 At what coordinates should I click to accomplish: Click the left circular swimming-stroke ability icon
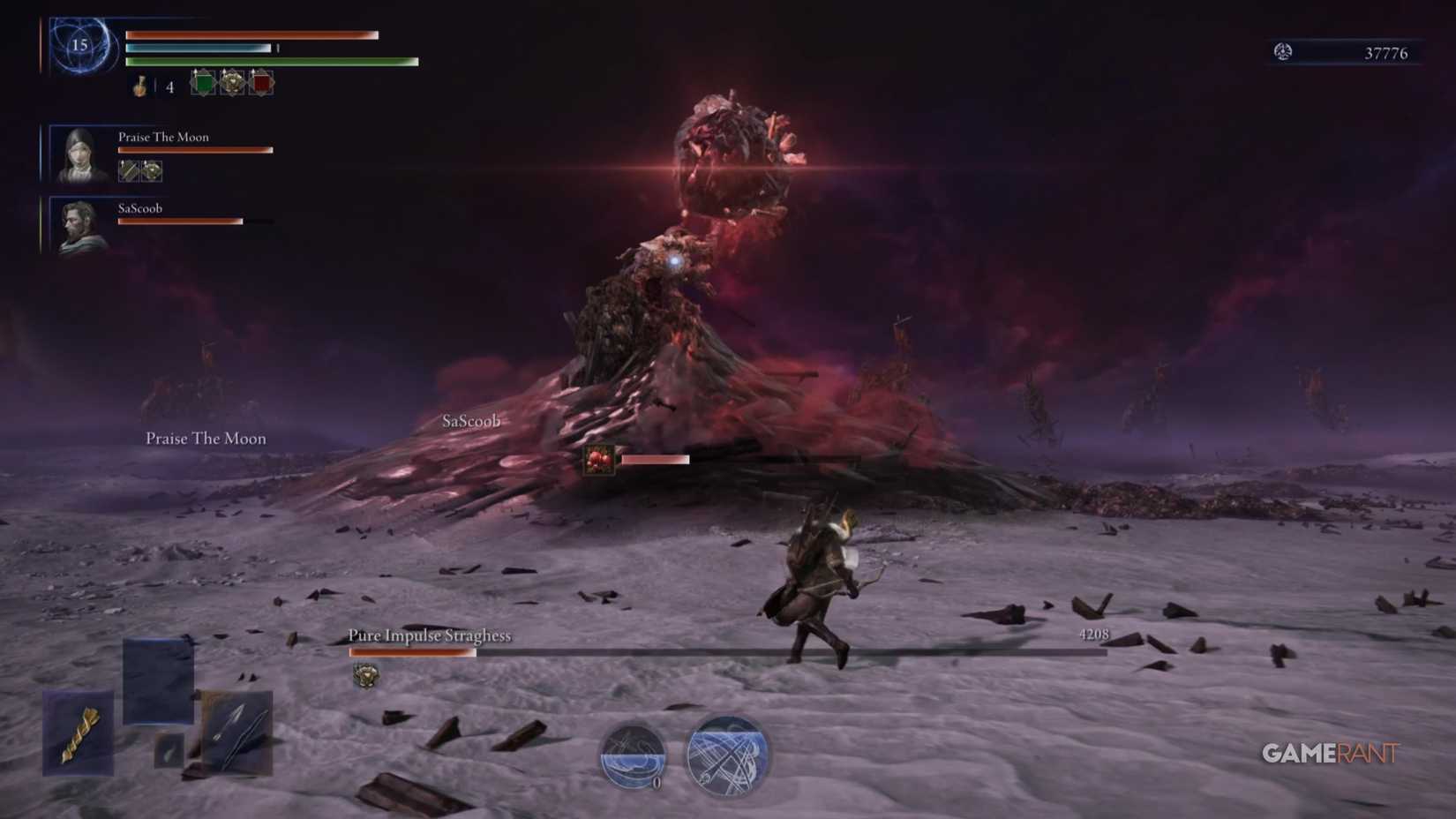[x=634, y=757]
